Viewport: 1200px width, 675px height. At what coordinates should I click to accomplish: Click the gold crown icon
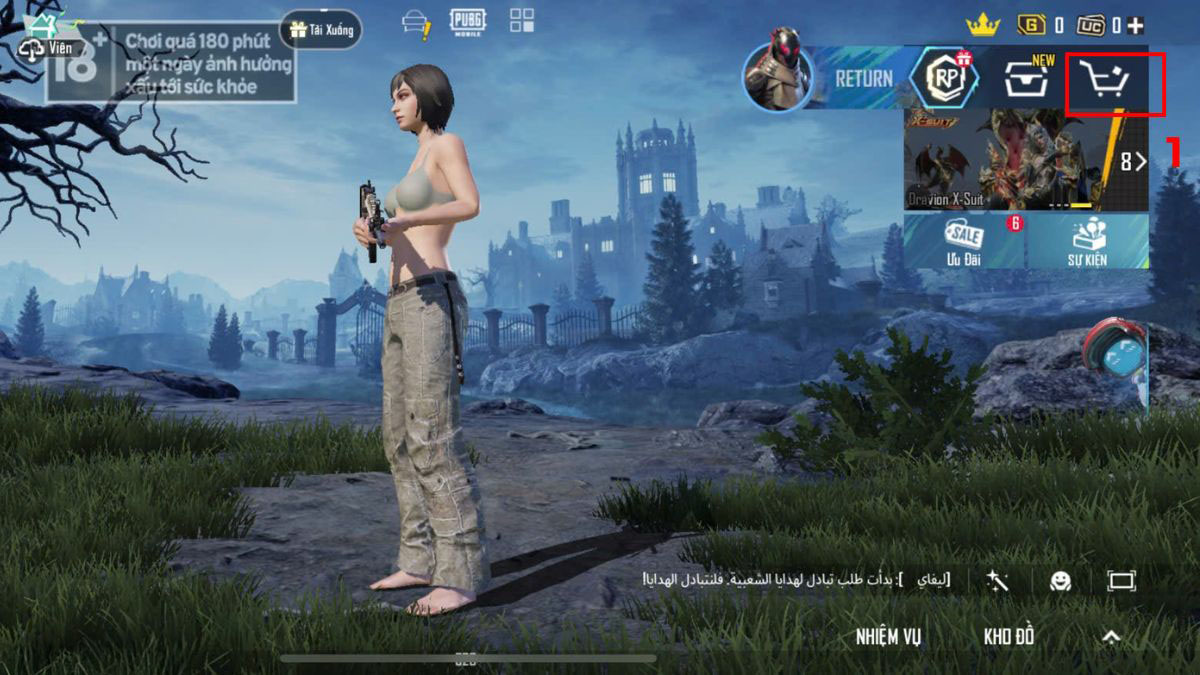click(982, 24)
